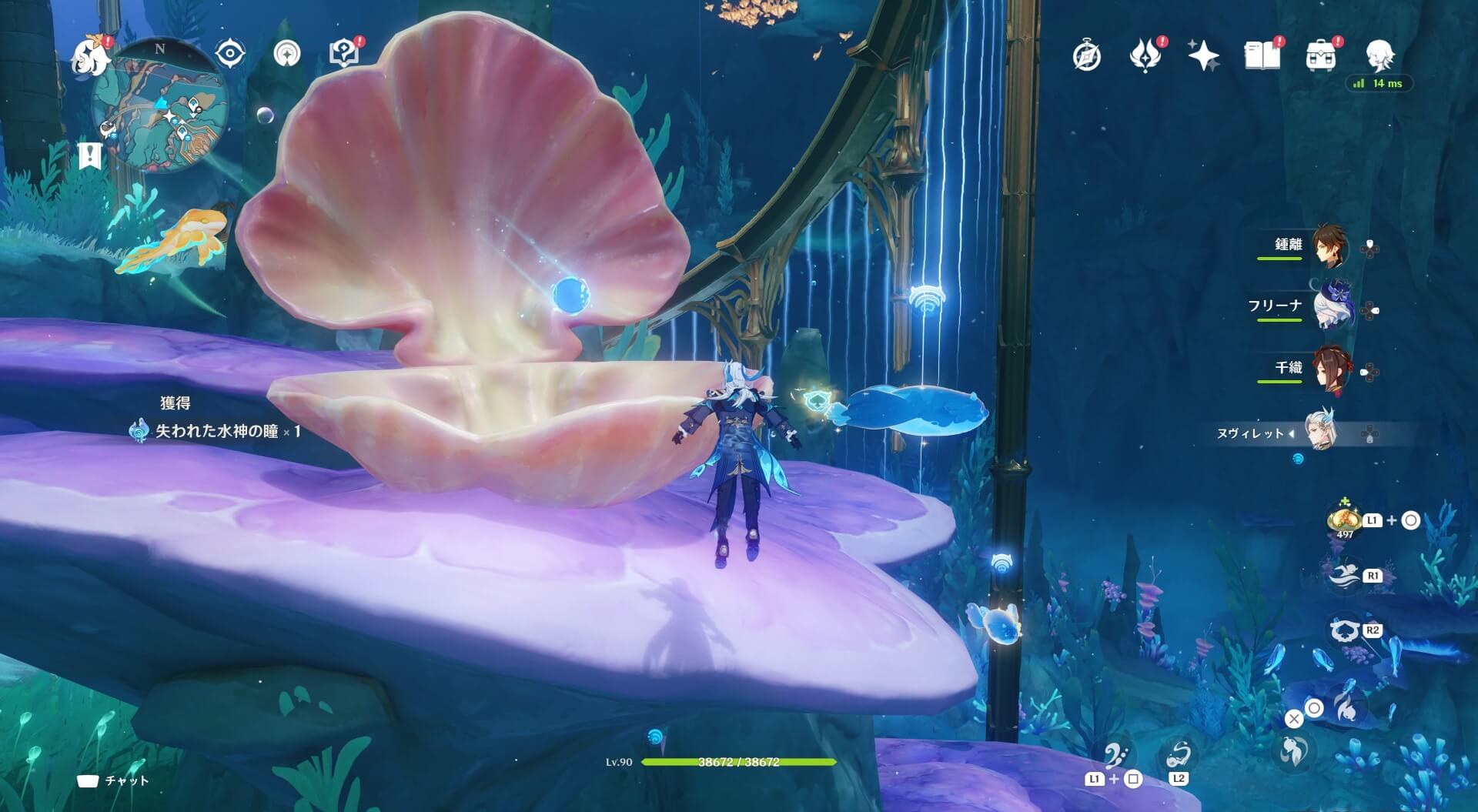Open the adventurer compass icon

pos(1087,55)
